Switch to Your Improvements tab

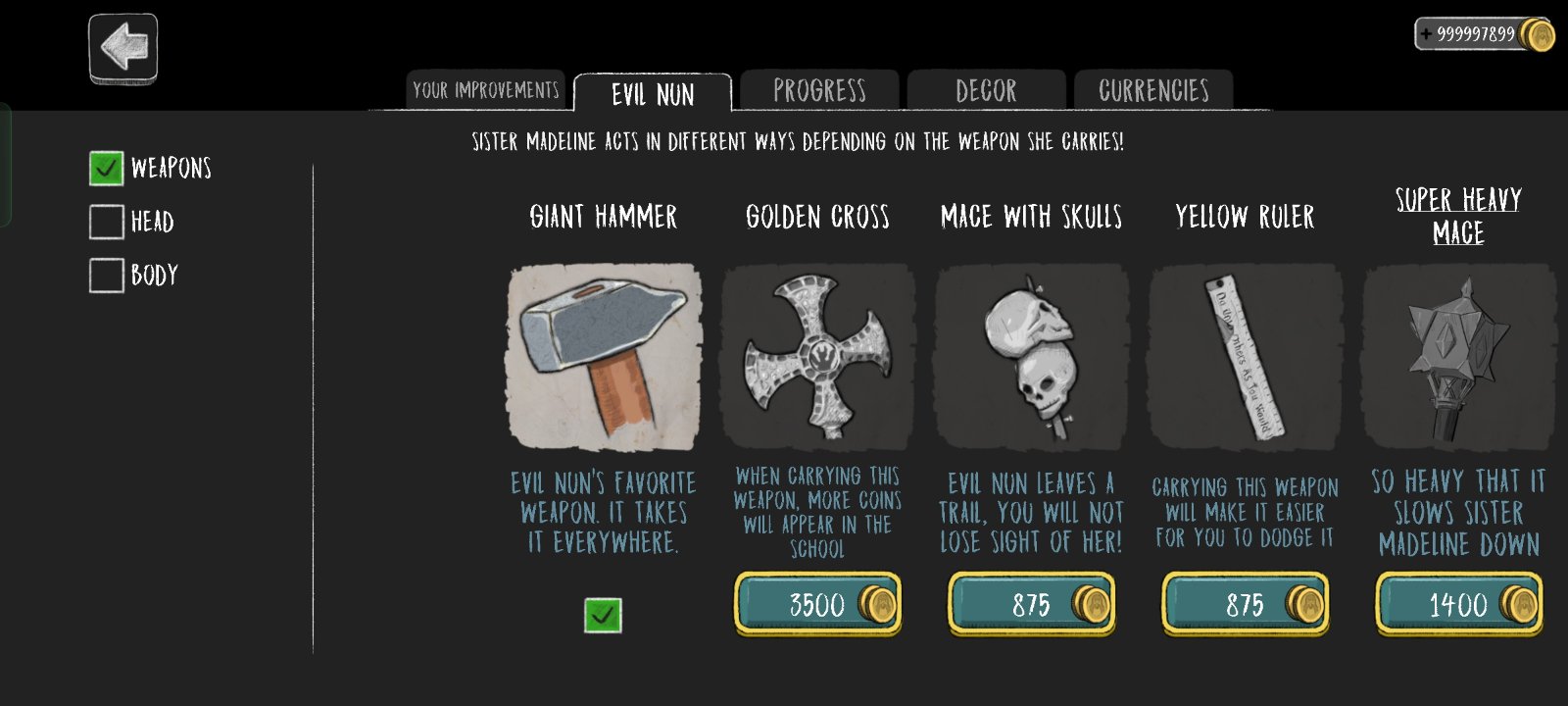[x=486, y=91]
